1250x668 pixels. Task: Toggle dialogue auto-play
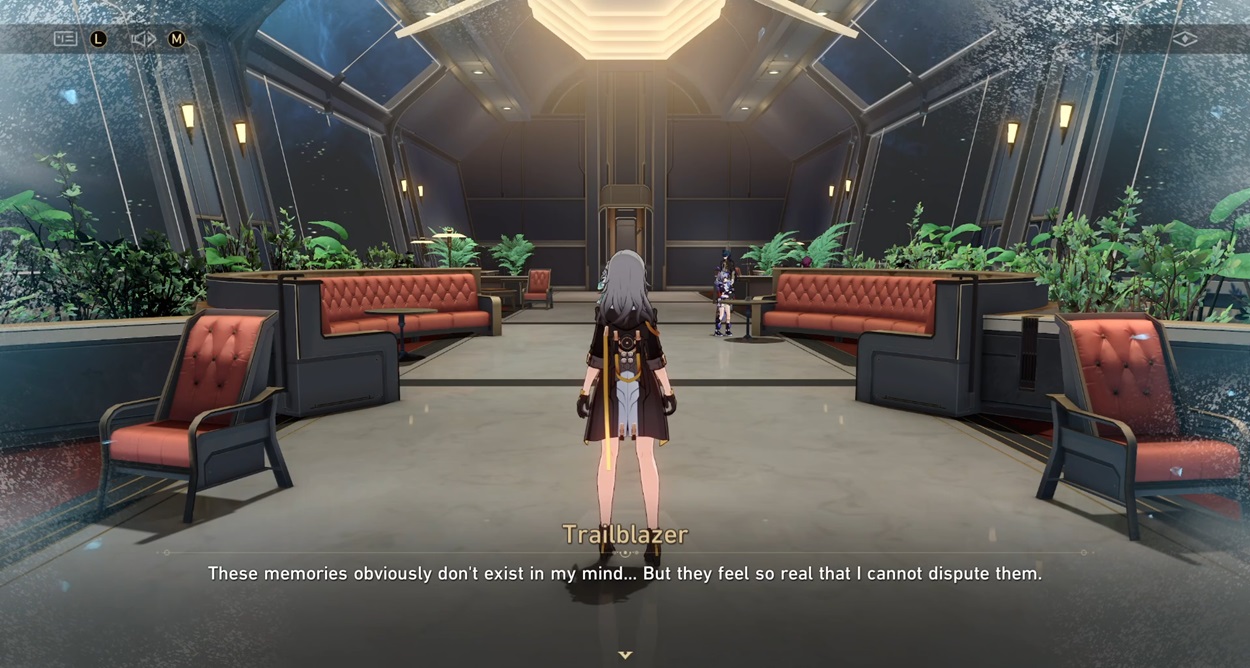pyautogui.click(x=143, y=39)
